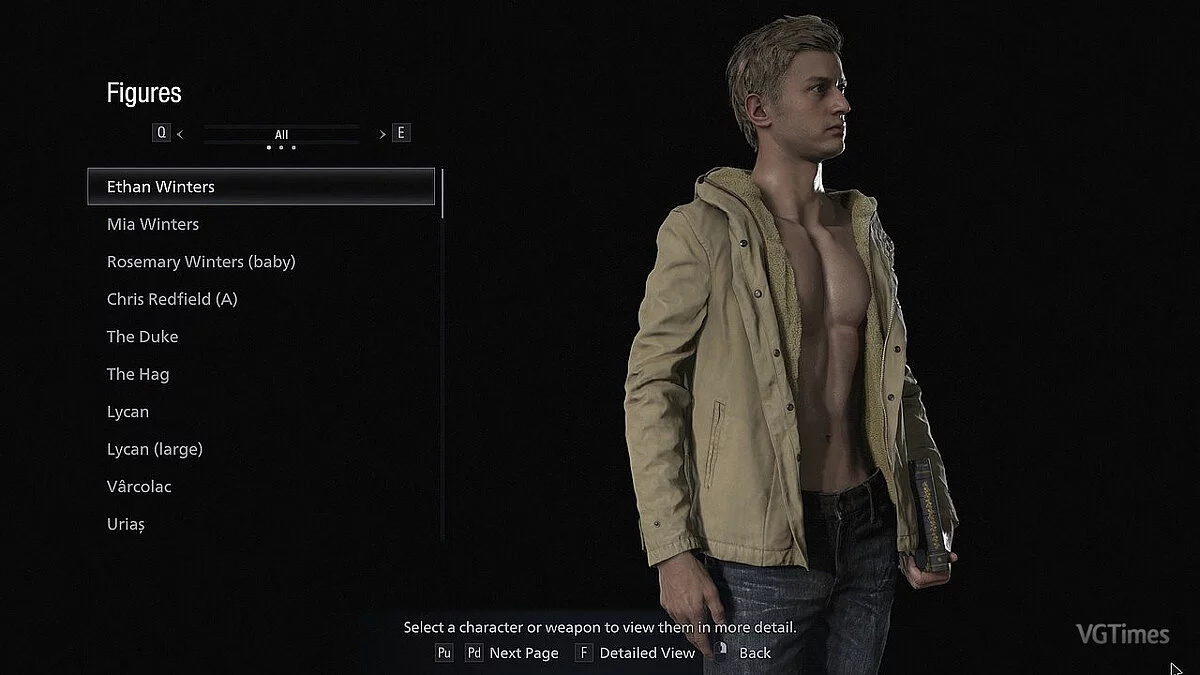This screenshot has width=1200, height=675.
Task: Select the Lycan (large) entry
Action: (x=155, y=449)
